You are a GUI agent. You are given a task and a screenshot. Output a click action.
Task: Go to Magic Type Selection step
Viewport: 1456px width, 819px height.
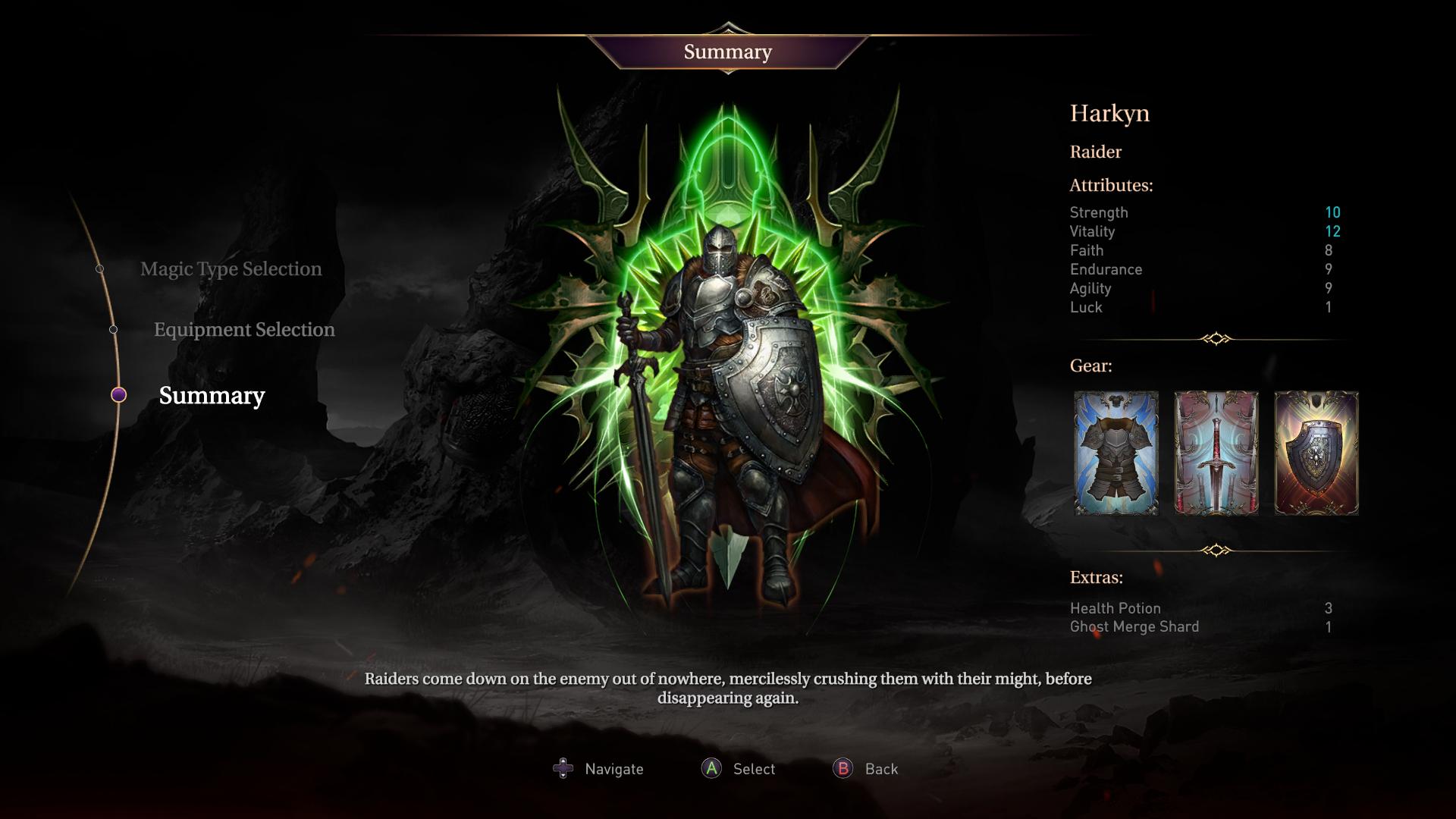coord(231,269)
